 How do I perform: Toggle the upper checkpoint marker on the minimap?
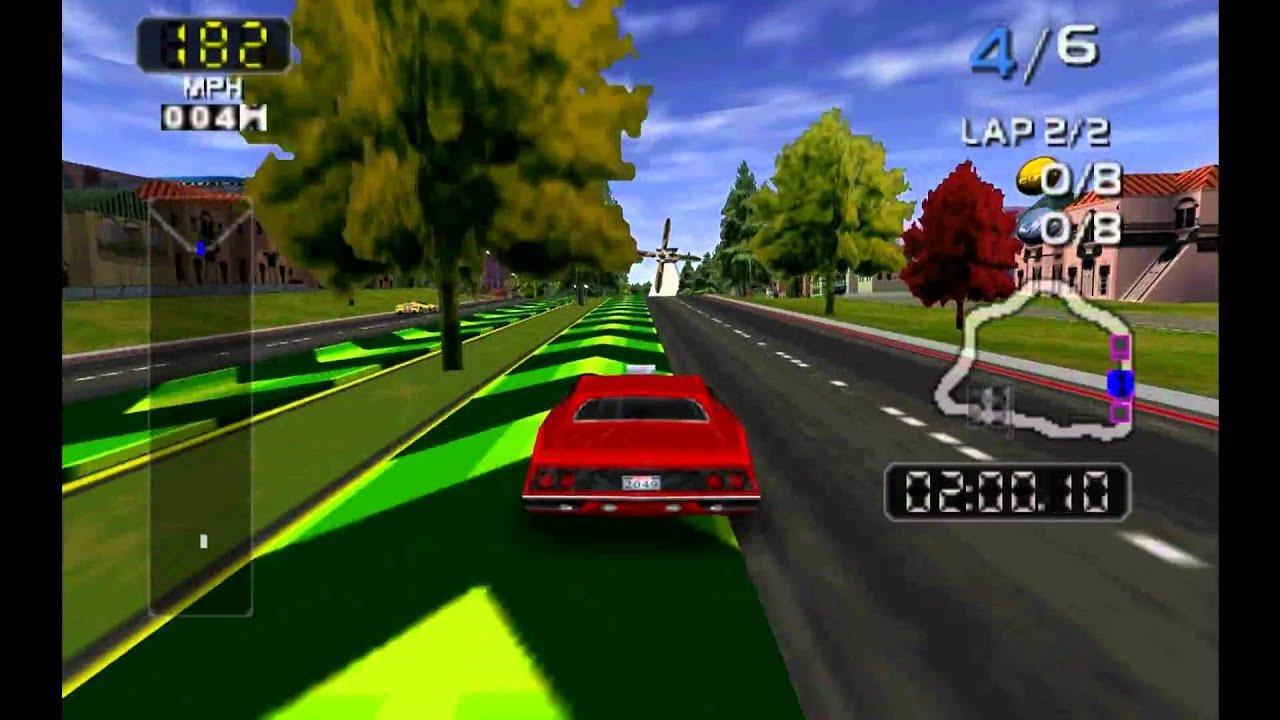coord(1121,347)
